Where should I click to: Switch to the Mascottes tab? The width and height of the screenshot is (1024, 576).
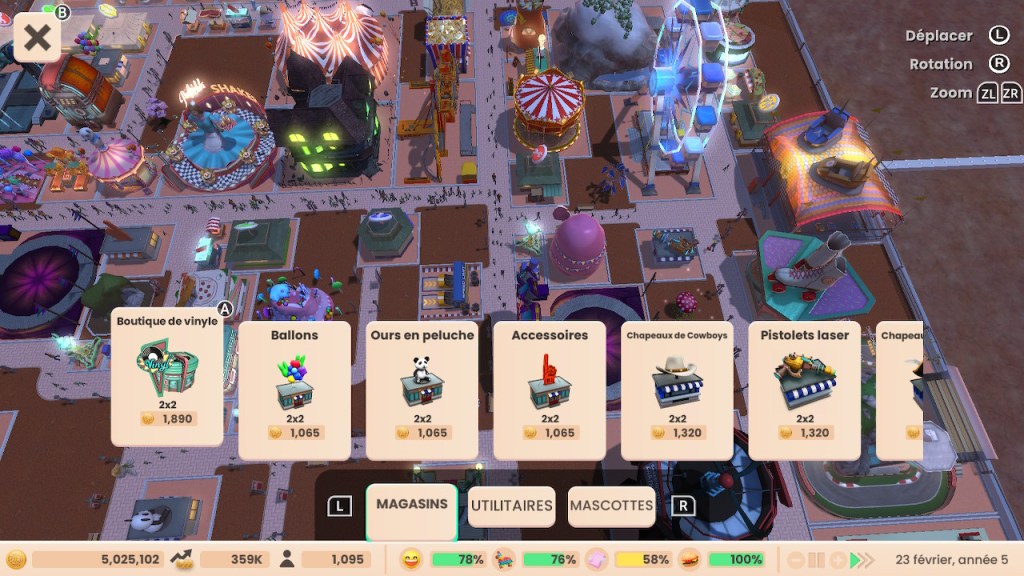611,506
